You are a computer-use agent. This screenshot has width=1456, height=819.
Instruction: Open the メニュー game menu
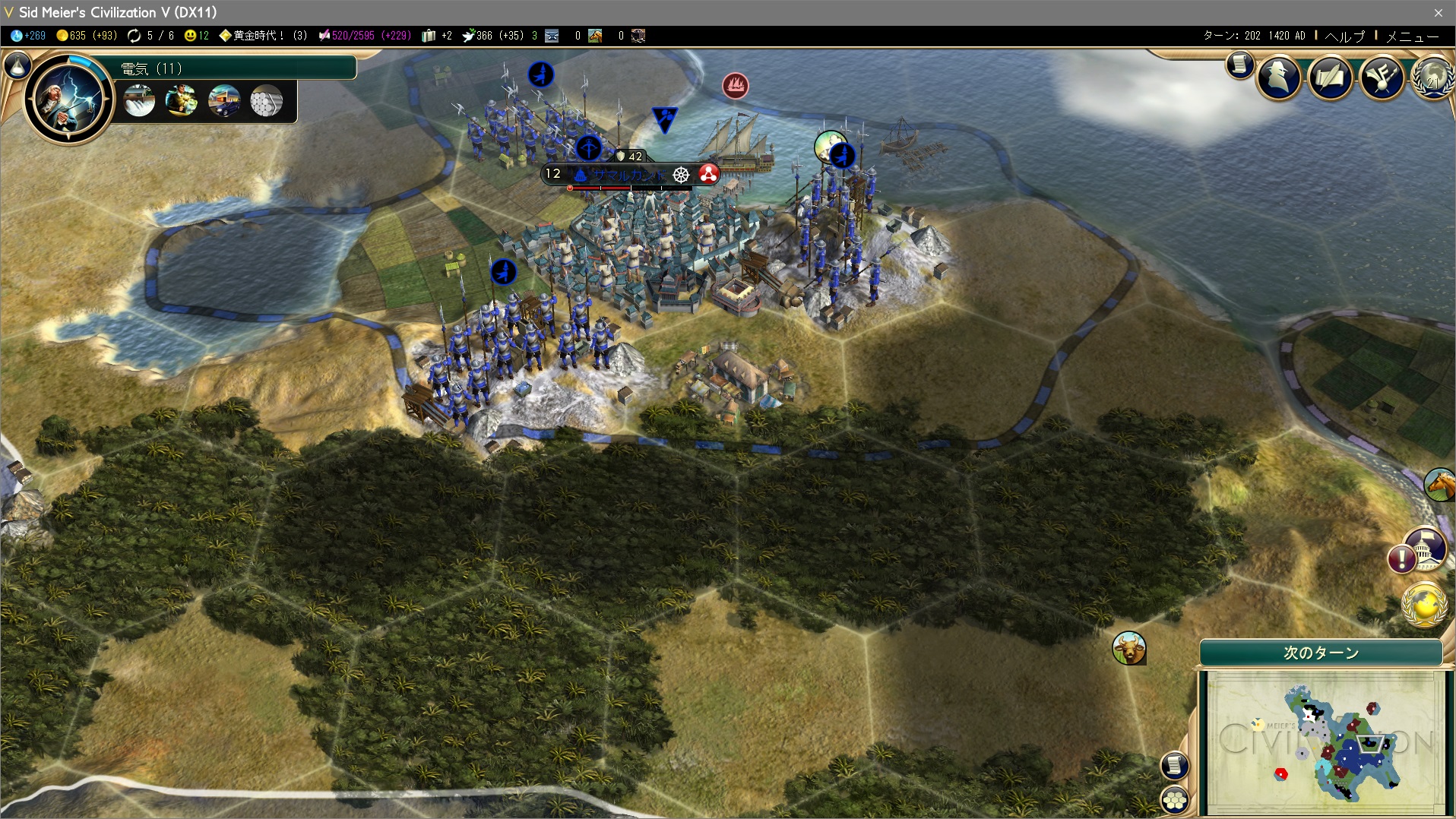(x=1412, y=36)
